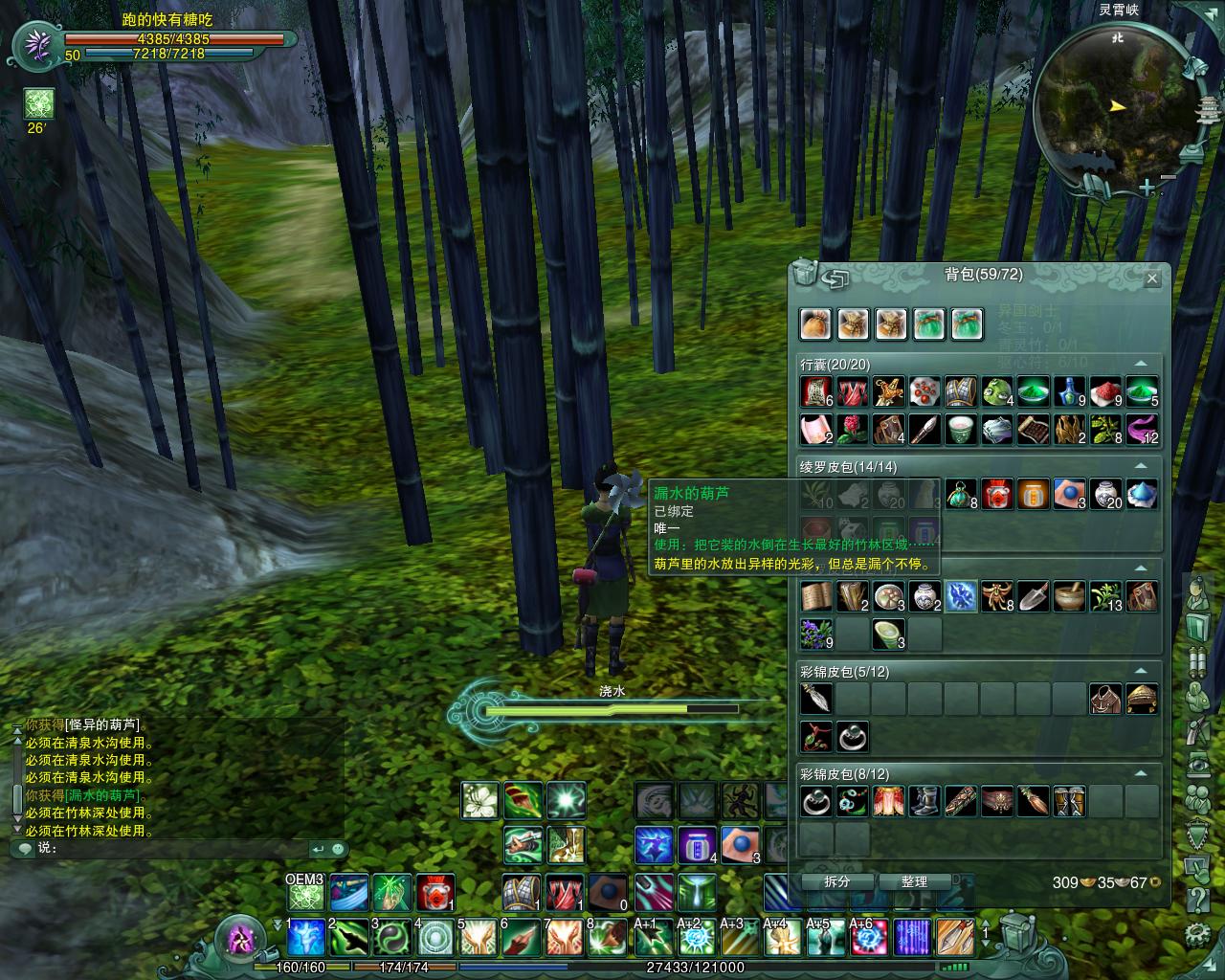
Task: Select the boots equipment slot
Action: click(924, 801)
